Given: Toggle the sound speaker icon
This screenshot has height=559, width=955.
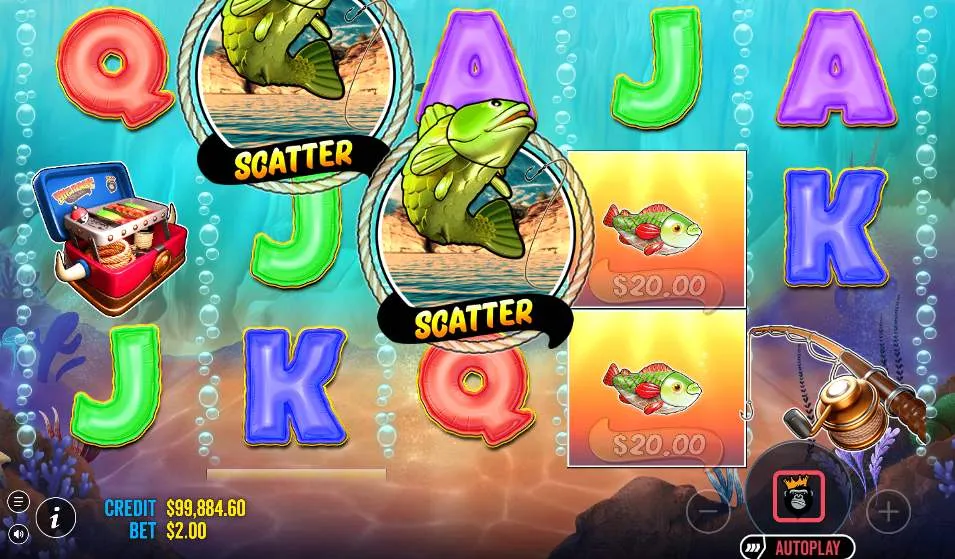Looking at the screenshot, I should click(18, 533).
